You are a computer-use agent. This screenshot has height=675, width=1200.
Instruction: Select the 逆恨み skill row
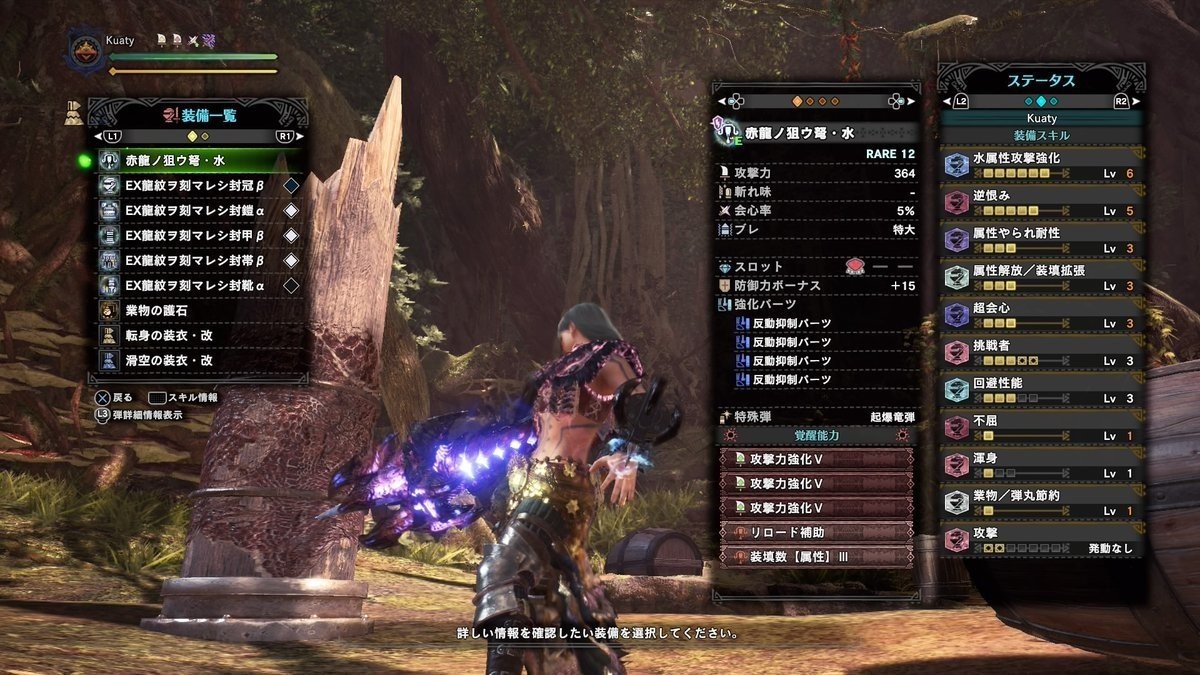click(x=1041, y=203)
